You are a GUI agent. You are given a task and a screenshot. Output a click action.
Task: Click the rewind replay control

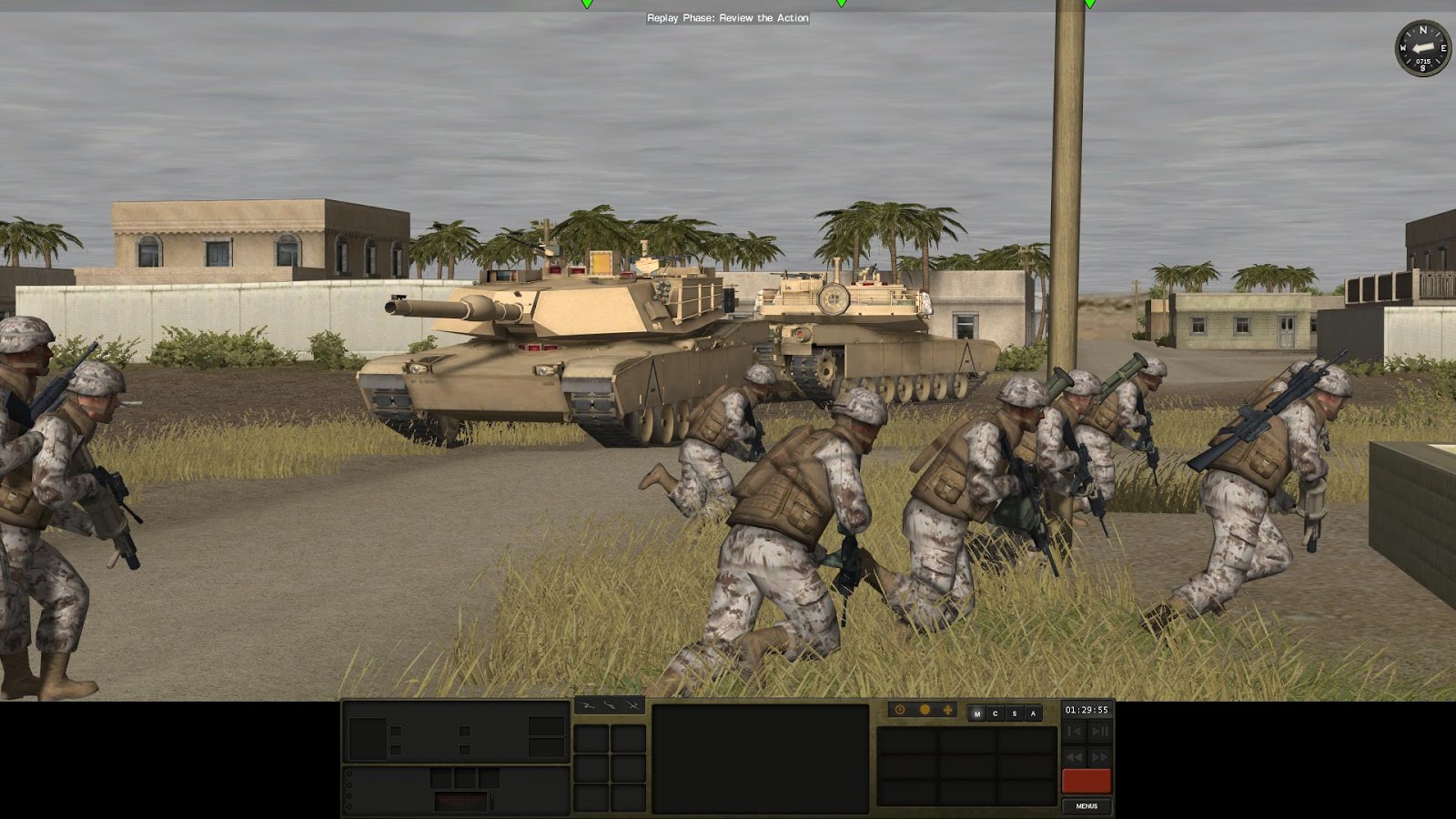1074,756
